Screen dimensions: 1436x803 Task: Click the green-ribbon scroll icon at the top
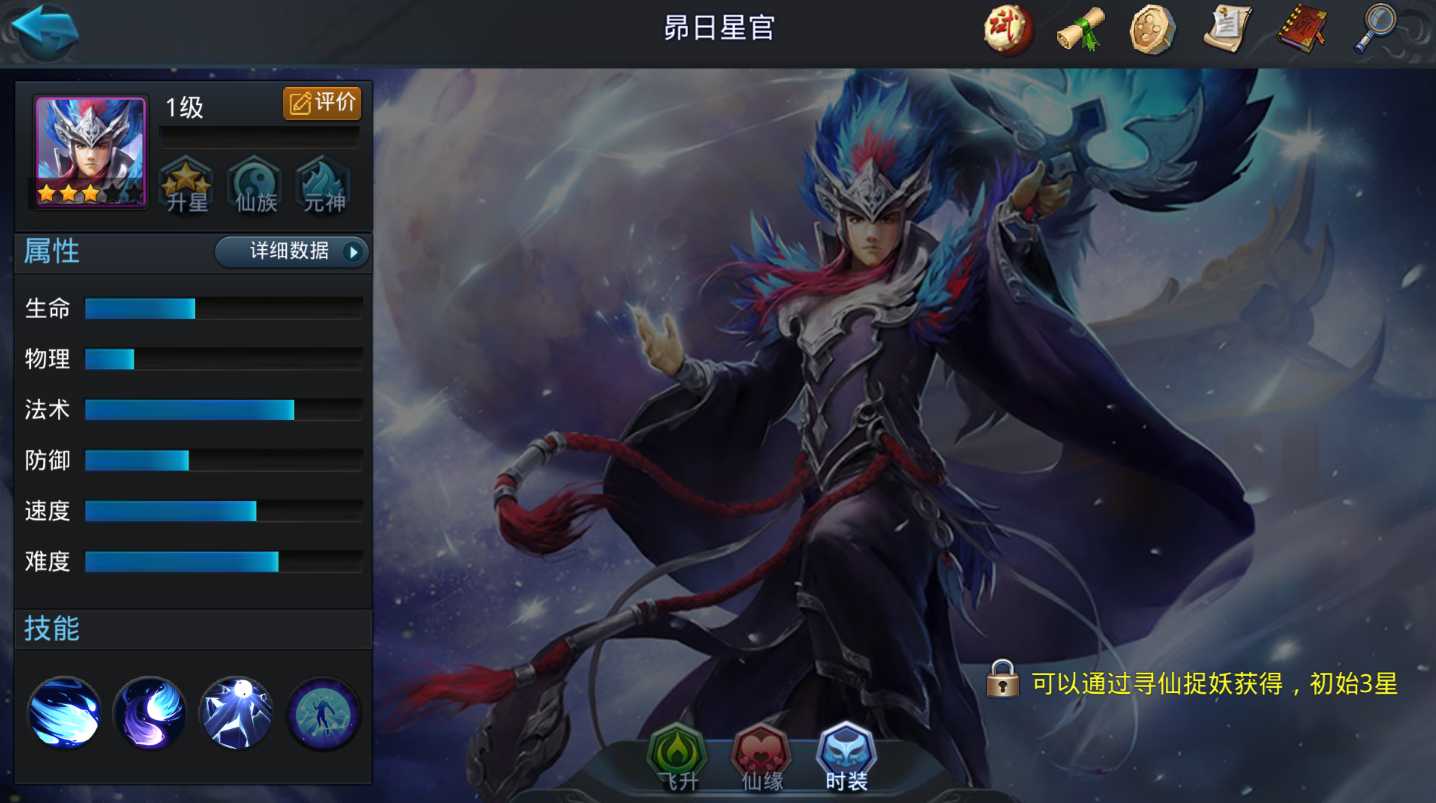[1080, 29]
